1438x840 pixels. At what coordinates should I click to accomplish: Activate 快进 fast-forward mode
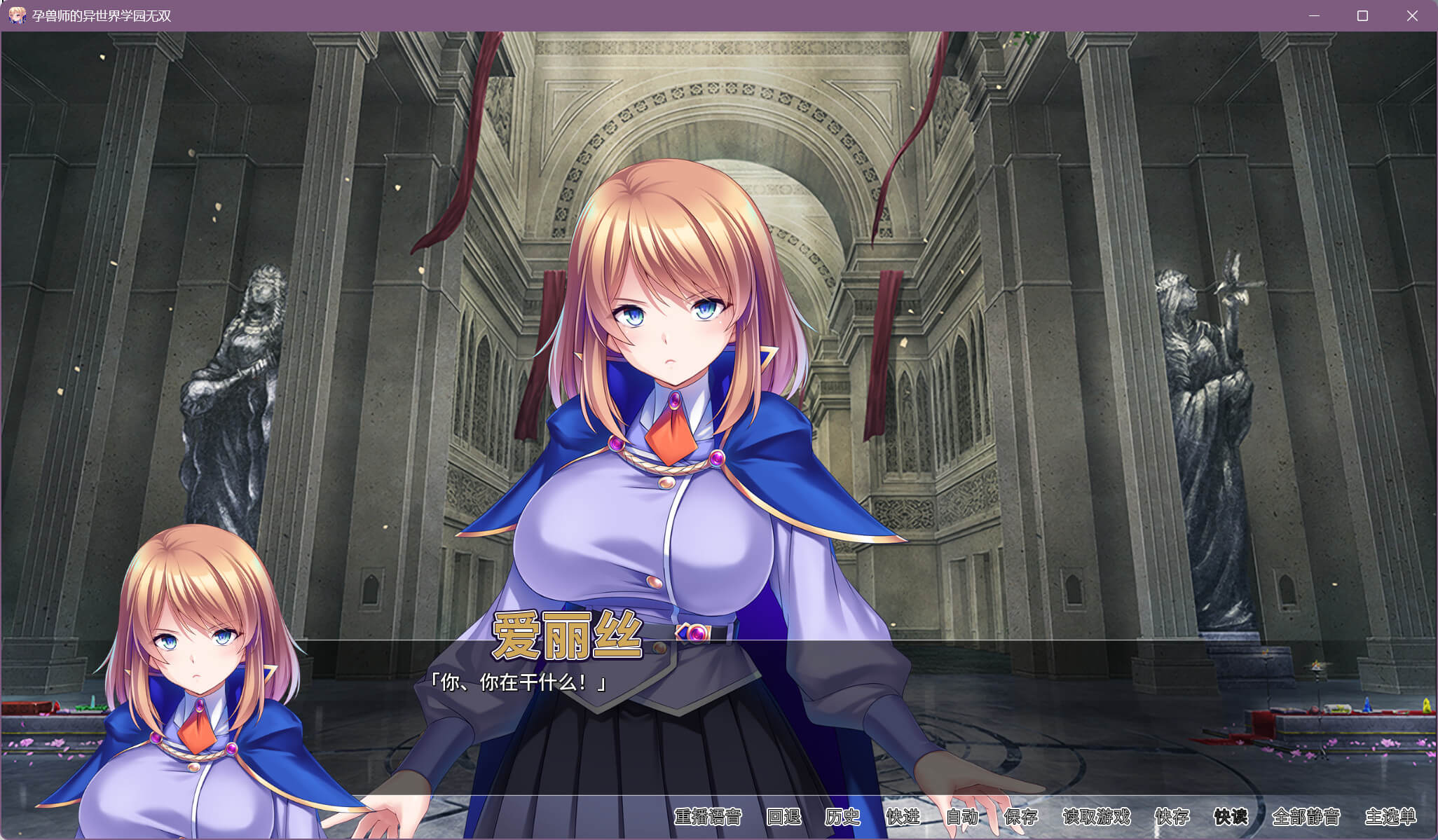point(903,817)
